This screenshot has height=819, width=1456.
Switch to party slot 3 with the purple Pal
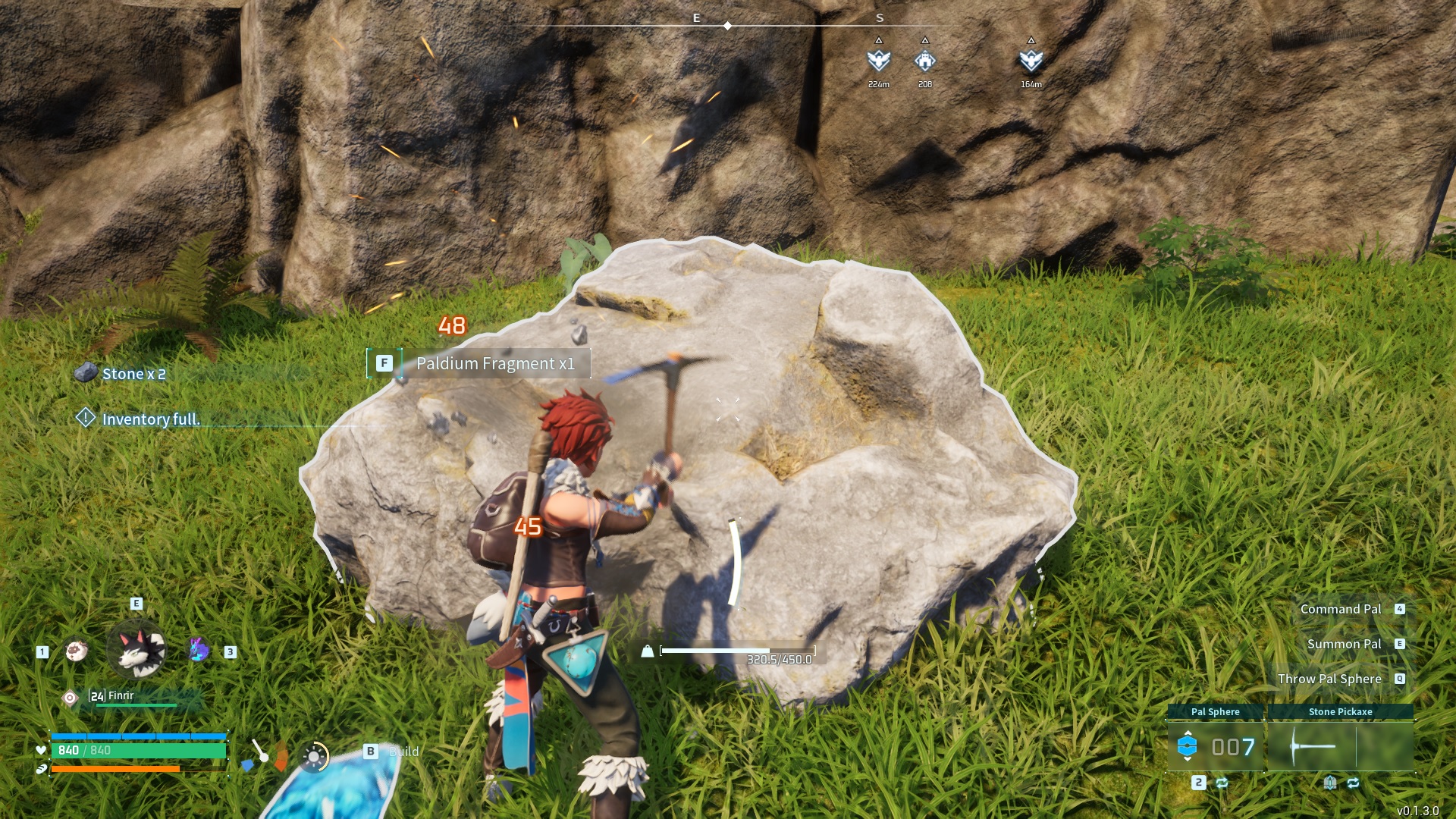pos(197,649)
